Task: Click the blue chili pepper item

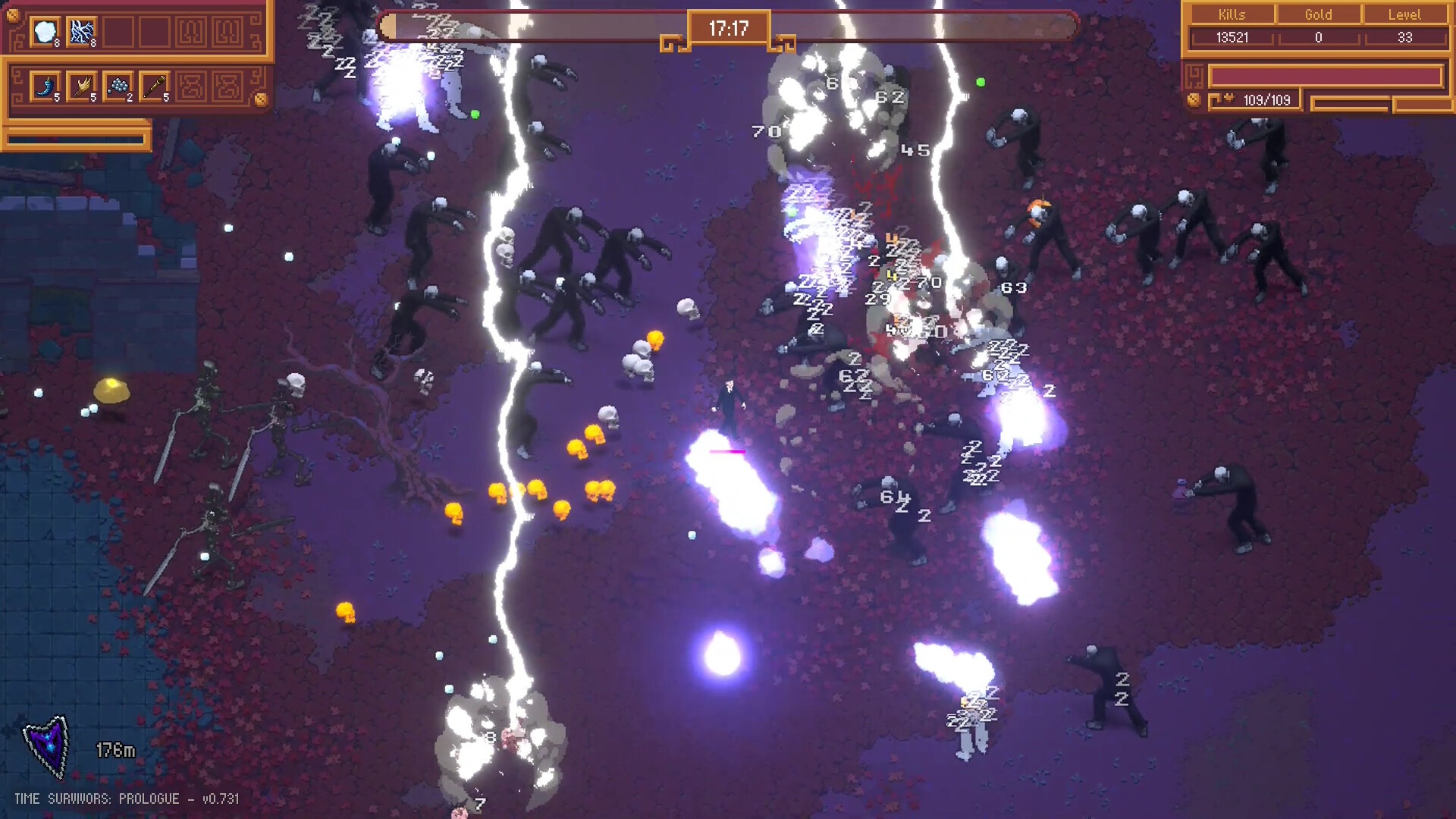Action: coord(45,86)
